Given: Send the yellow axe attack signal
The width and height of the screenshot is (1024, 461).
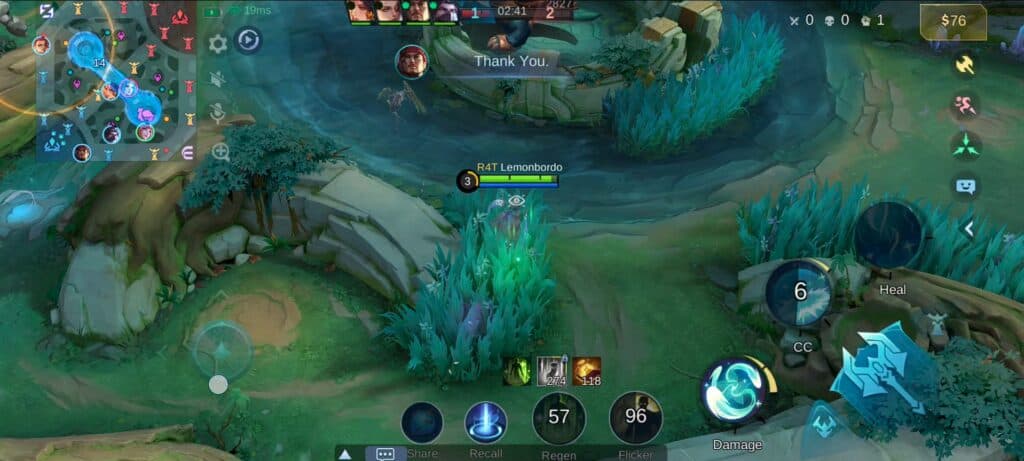Looking at the screenshot, I should [966, 64].
